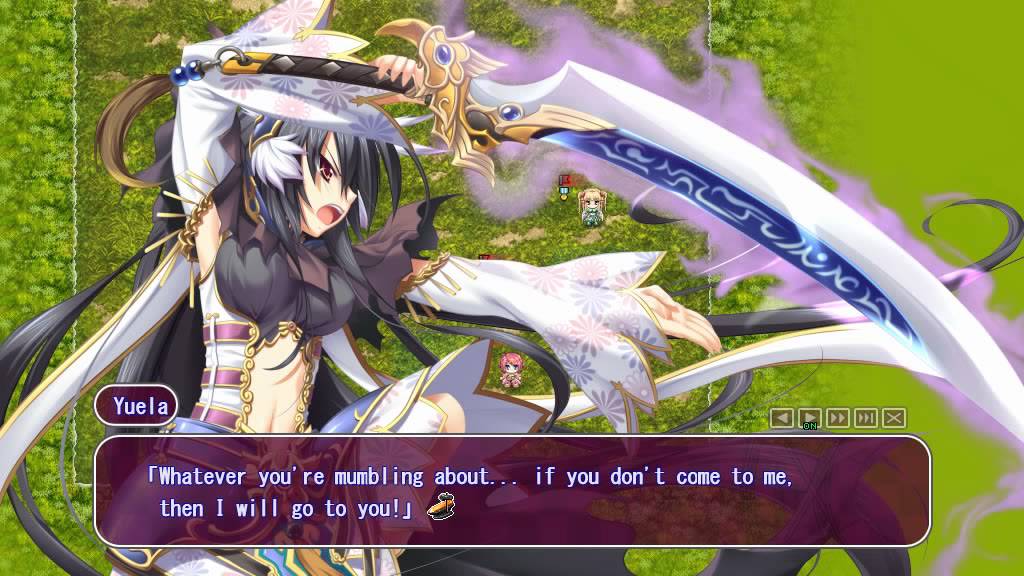Viewport: 1024px width, 576px height.
Task: Advance Yuela's dialogue by clicking the text box
Action: 512,490
